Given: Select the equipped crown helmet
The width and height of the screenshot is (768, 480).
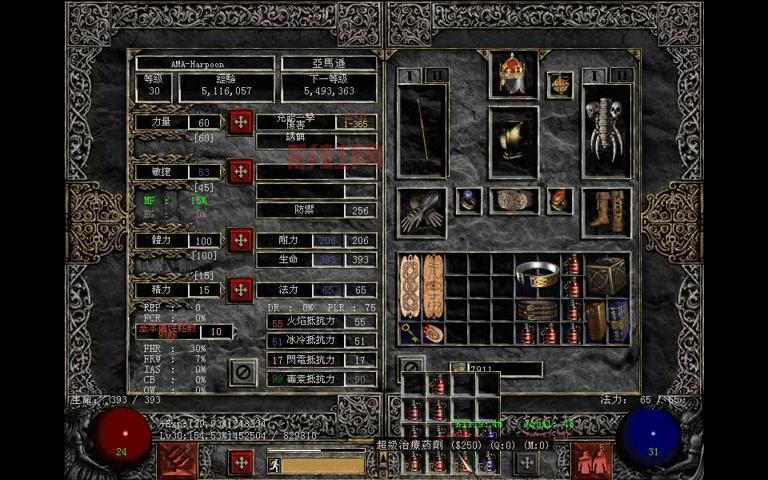Looking at the screenshot, I should [513, 74].
